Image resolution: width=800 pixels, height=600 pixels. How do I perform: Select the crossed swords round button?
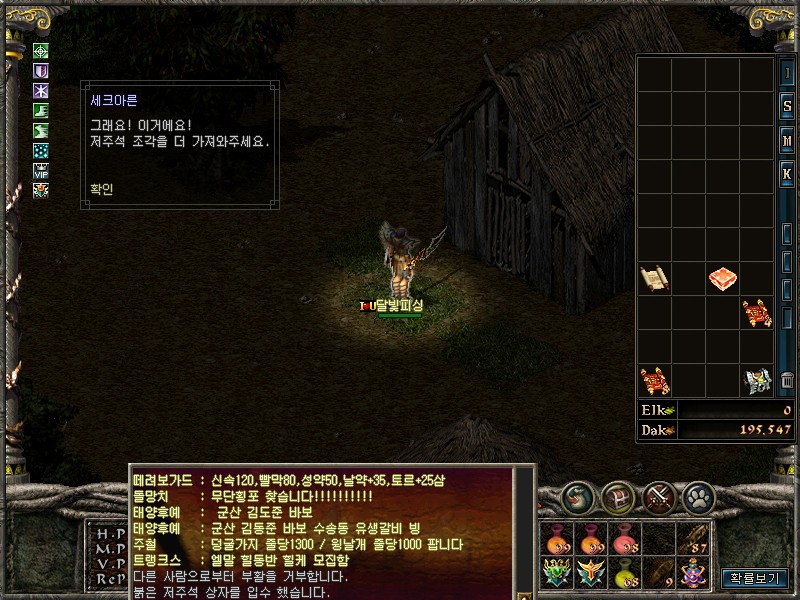coord(661,496)
